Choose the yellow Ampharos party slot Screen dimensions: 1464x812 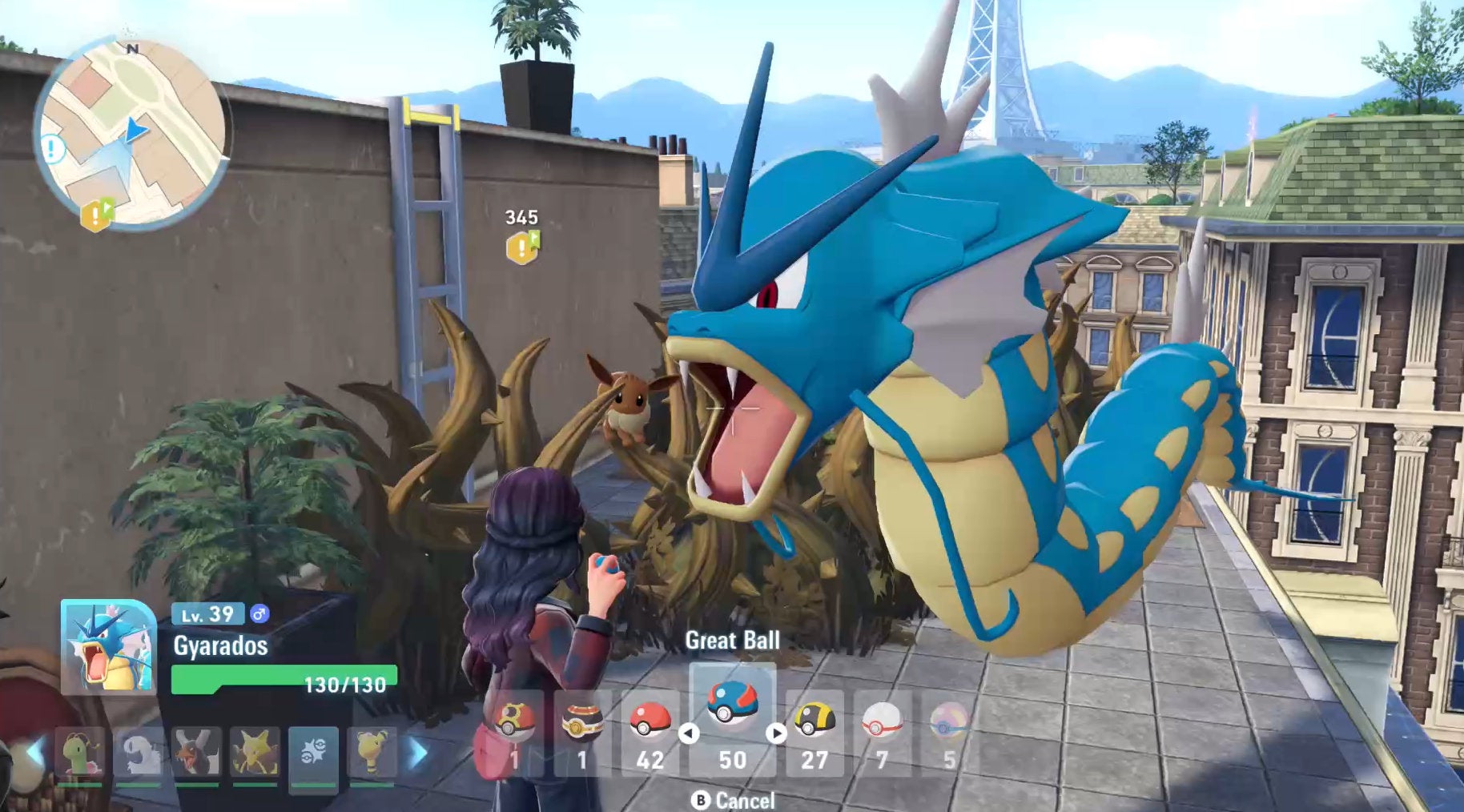pyautogui.click(x=372, y=753)
